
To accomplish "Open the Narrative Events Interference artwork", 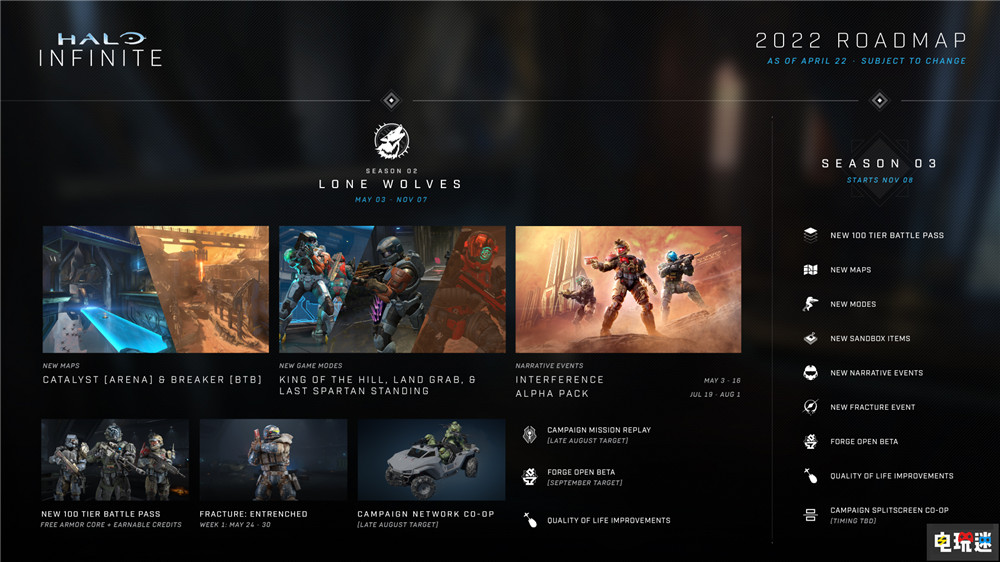I will (x=628, y=289).
